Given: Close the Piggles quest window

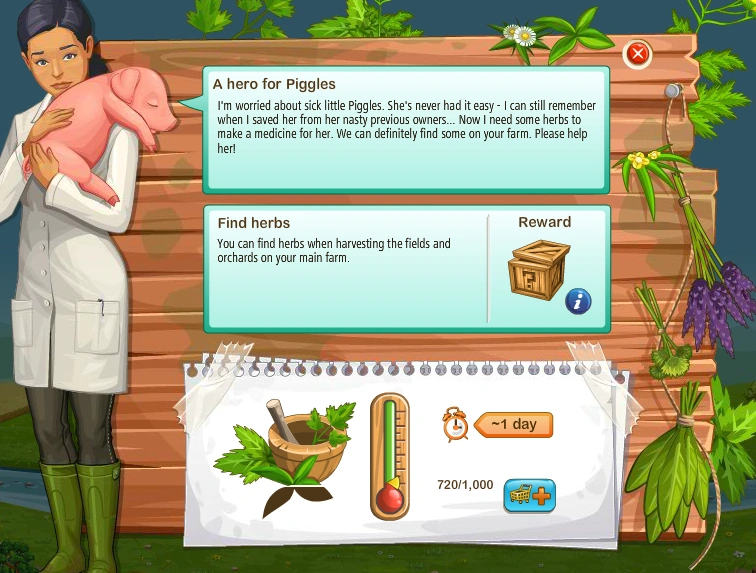Looking at the screenshot, I should point(638,54).
